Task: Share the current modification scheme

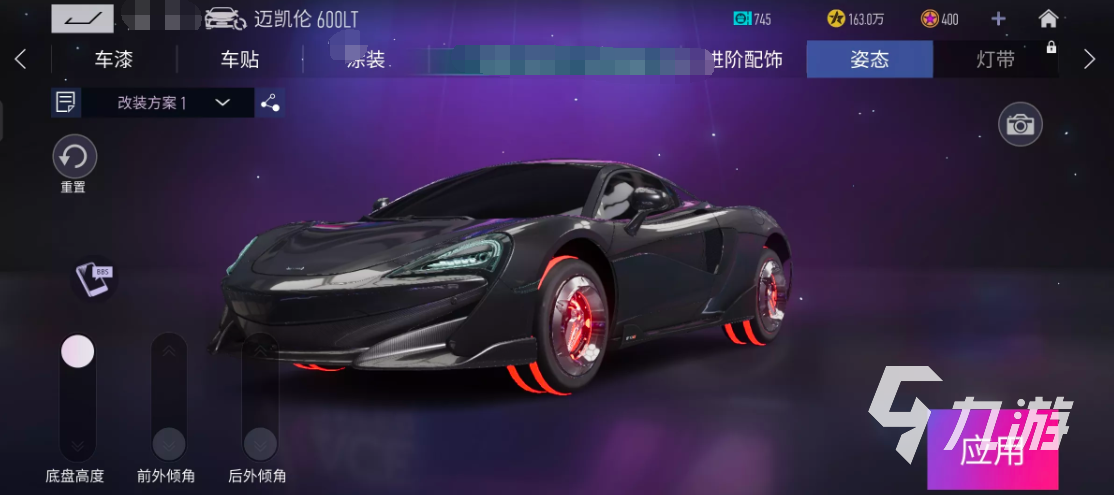Action: (269, 102)
